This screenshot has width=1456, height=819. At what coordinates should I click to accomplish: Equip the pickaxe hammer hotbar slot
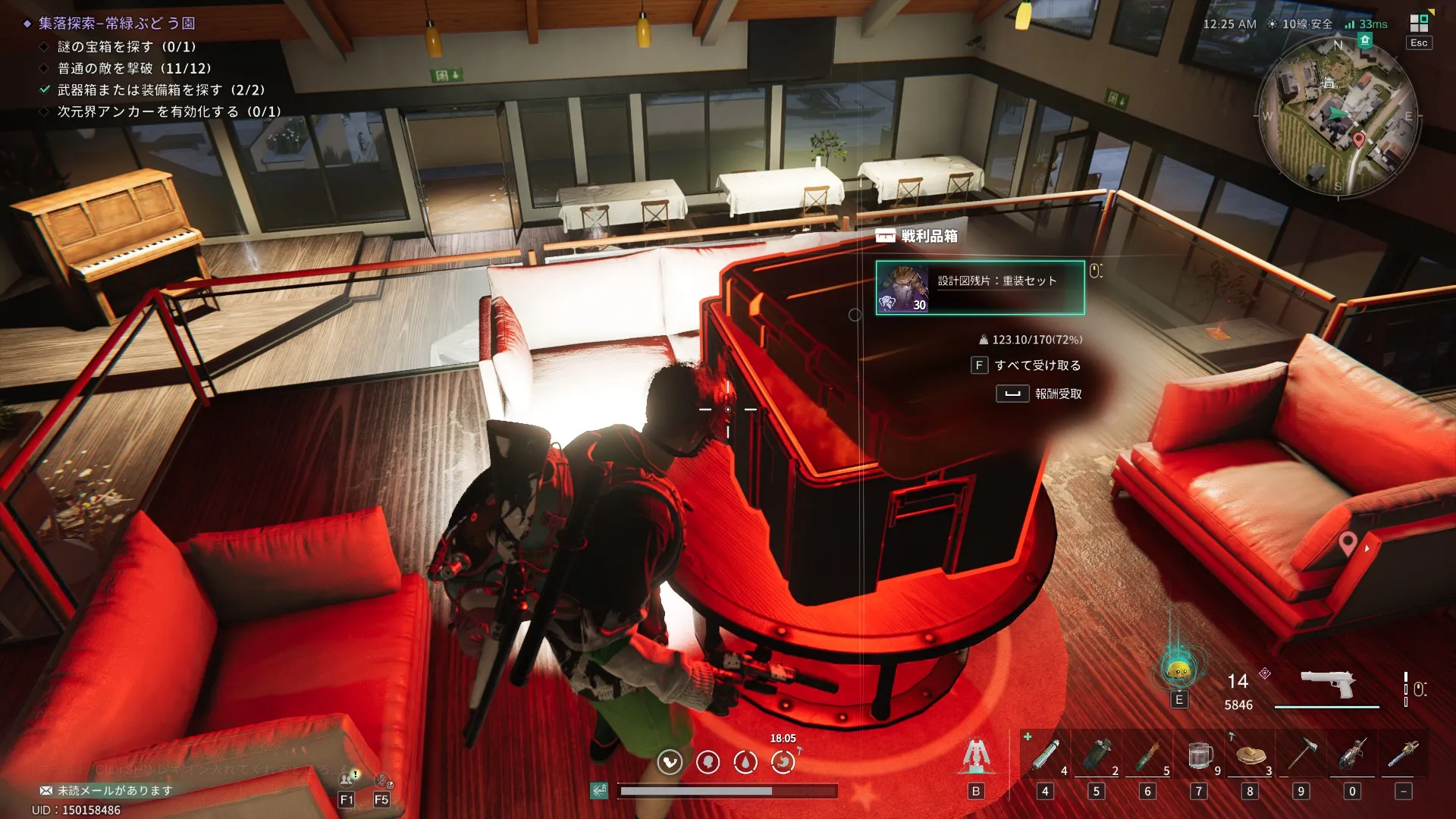point(1301,755)
